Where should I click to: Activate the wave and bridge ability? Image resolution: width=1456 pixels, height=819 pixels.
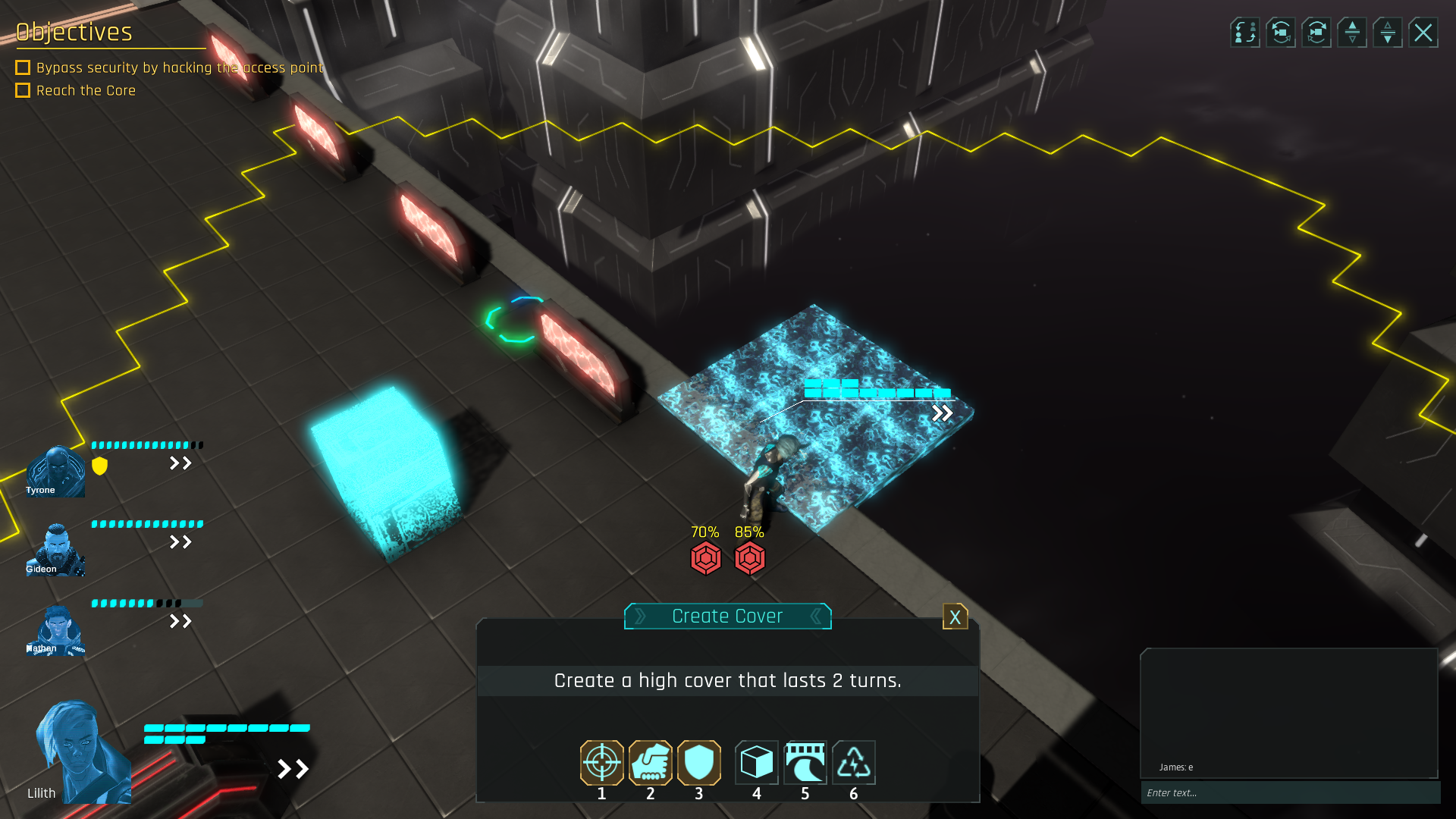805,762
